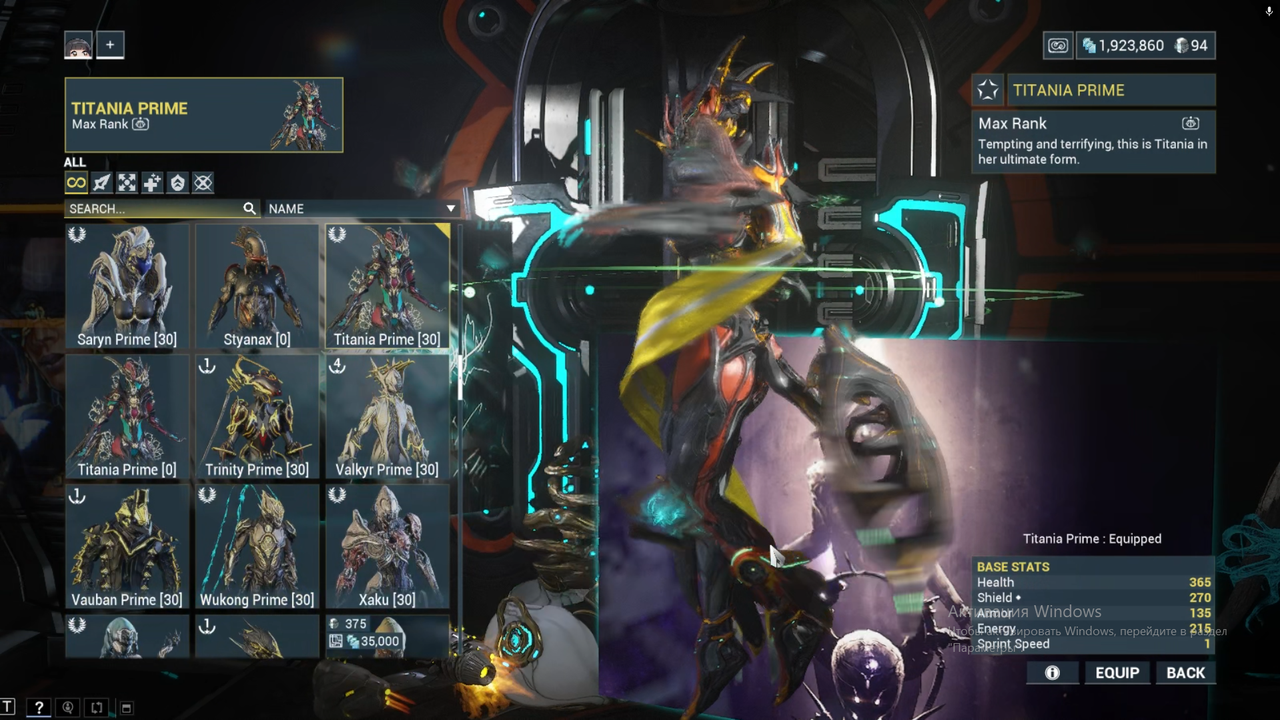Choose the Styanax warframe tile
Viewport: 1280px width, 720px height.
point(257,286)
